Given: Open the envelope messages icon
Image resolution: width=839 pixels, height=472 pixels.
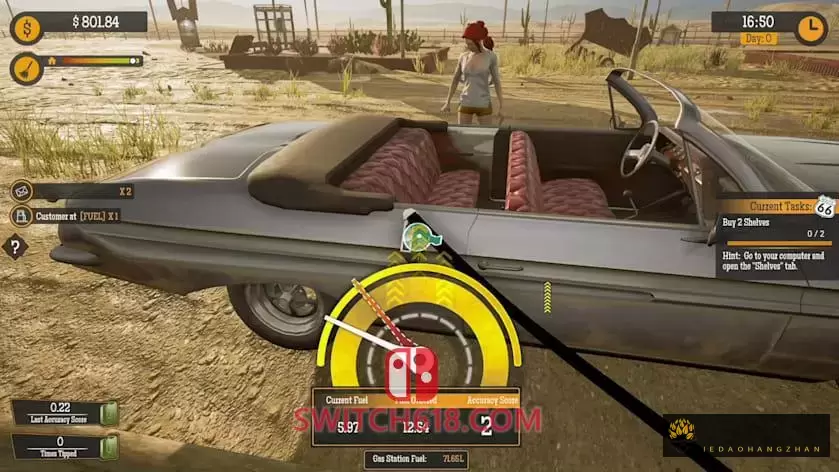Looking at the screenshot, I should 21,191.
